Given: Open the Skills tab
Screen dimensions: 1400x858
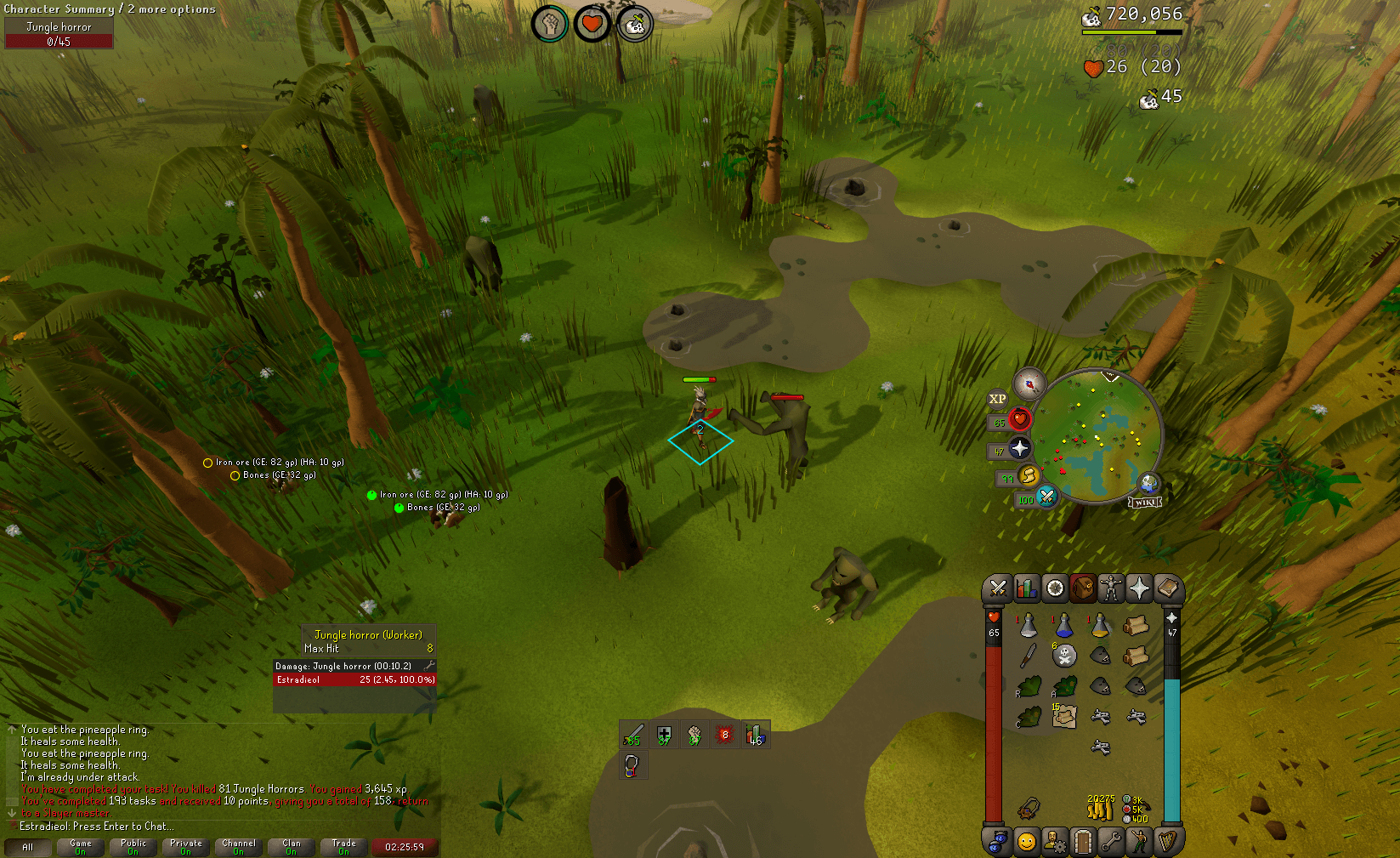Looking at the screenshot, I should [x=1027, y=588].
